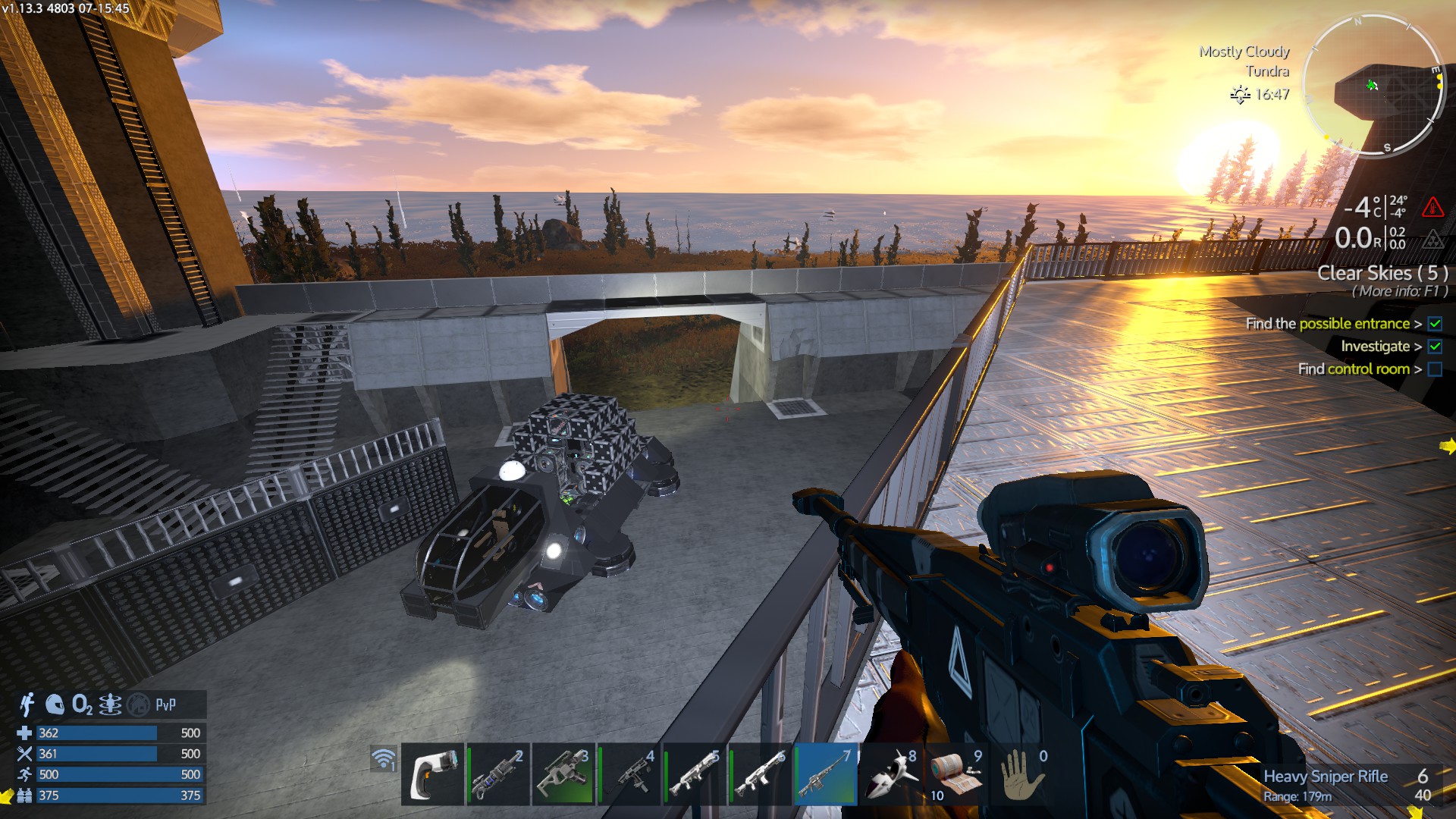Click the PvP status indicator

(165, 704)
